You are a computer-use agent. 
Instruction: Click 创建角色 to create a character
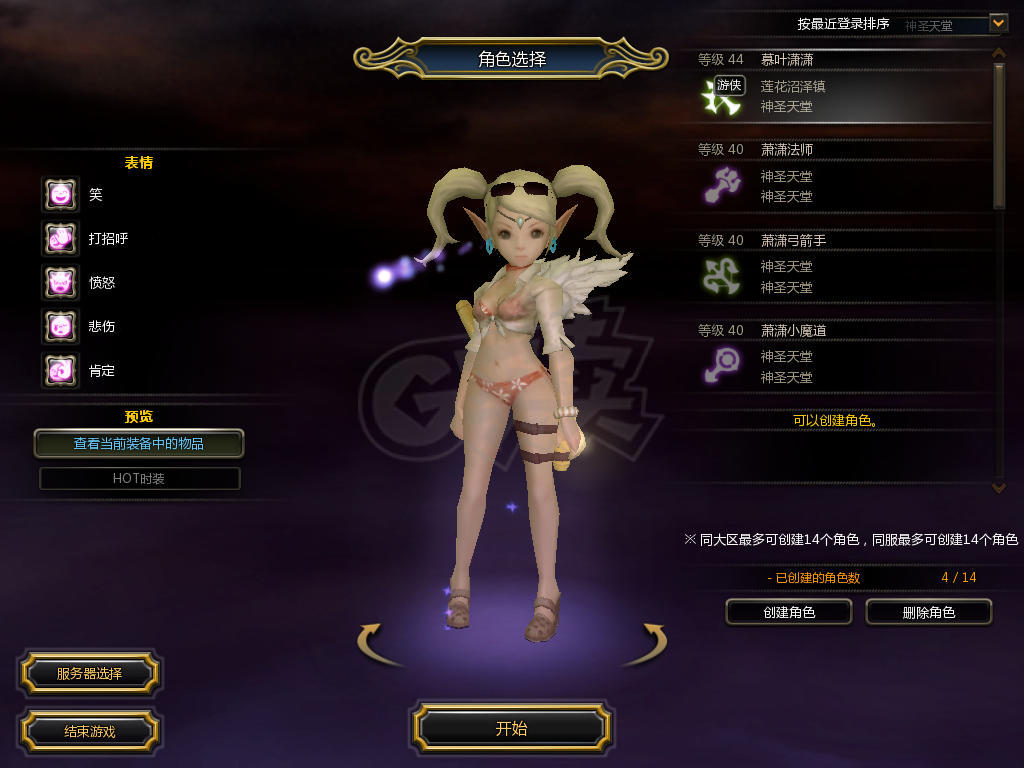[788, 612]
